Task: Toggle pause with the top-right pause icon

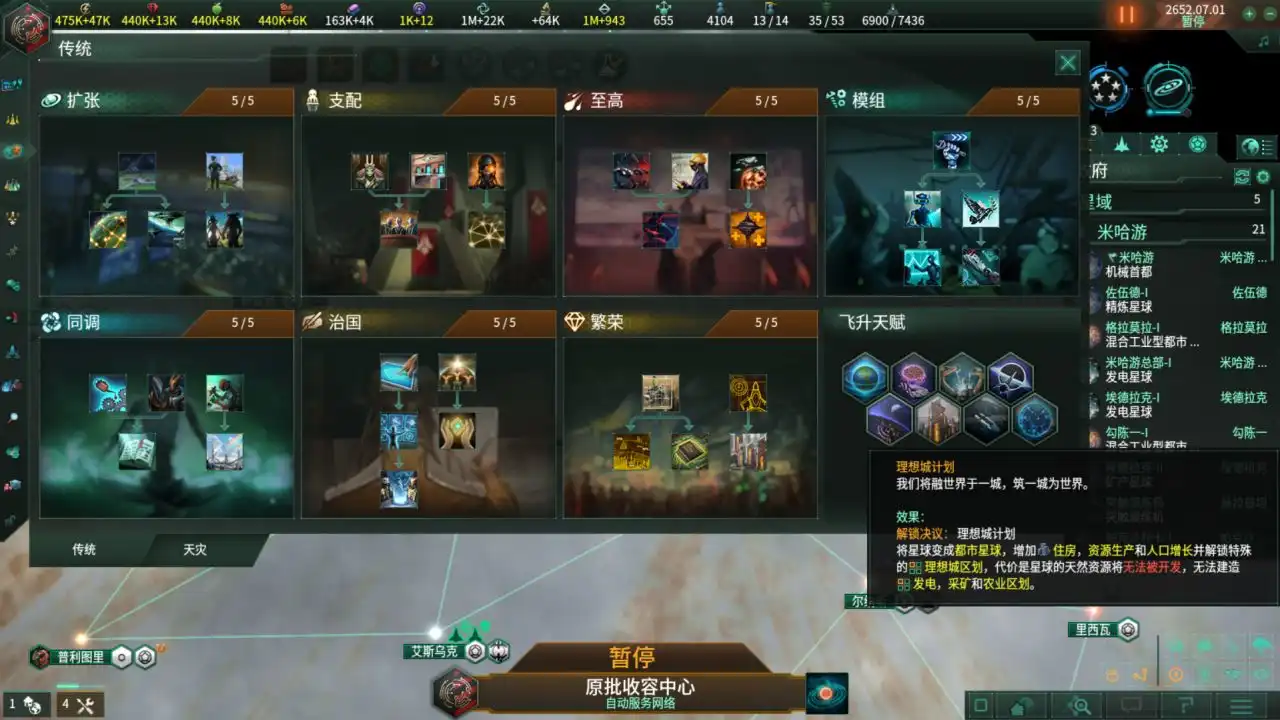Action: point(1127,15)
